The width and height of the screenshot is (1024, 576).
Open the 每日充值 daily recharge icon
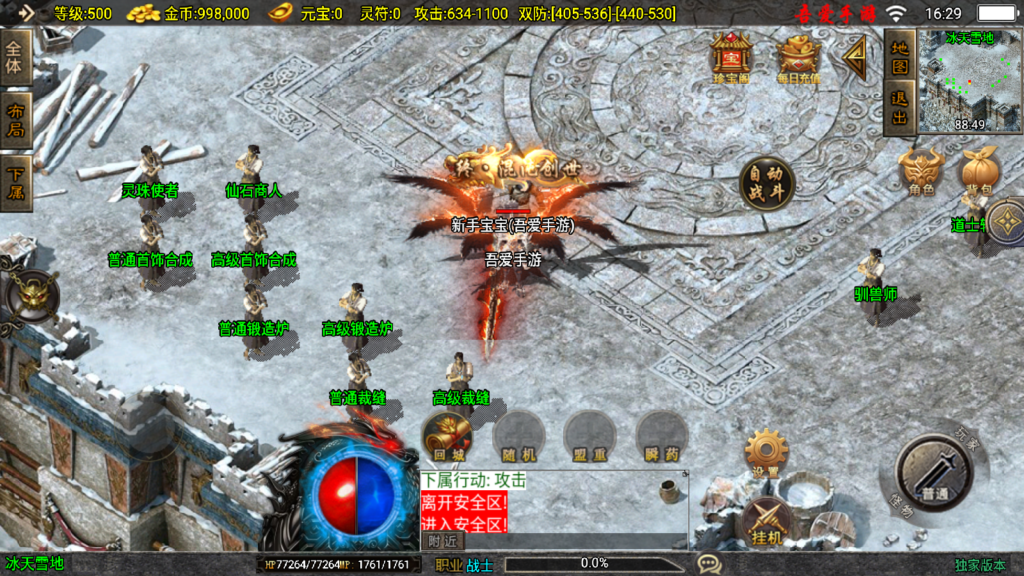798,57
